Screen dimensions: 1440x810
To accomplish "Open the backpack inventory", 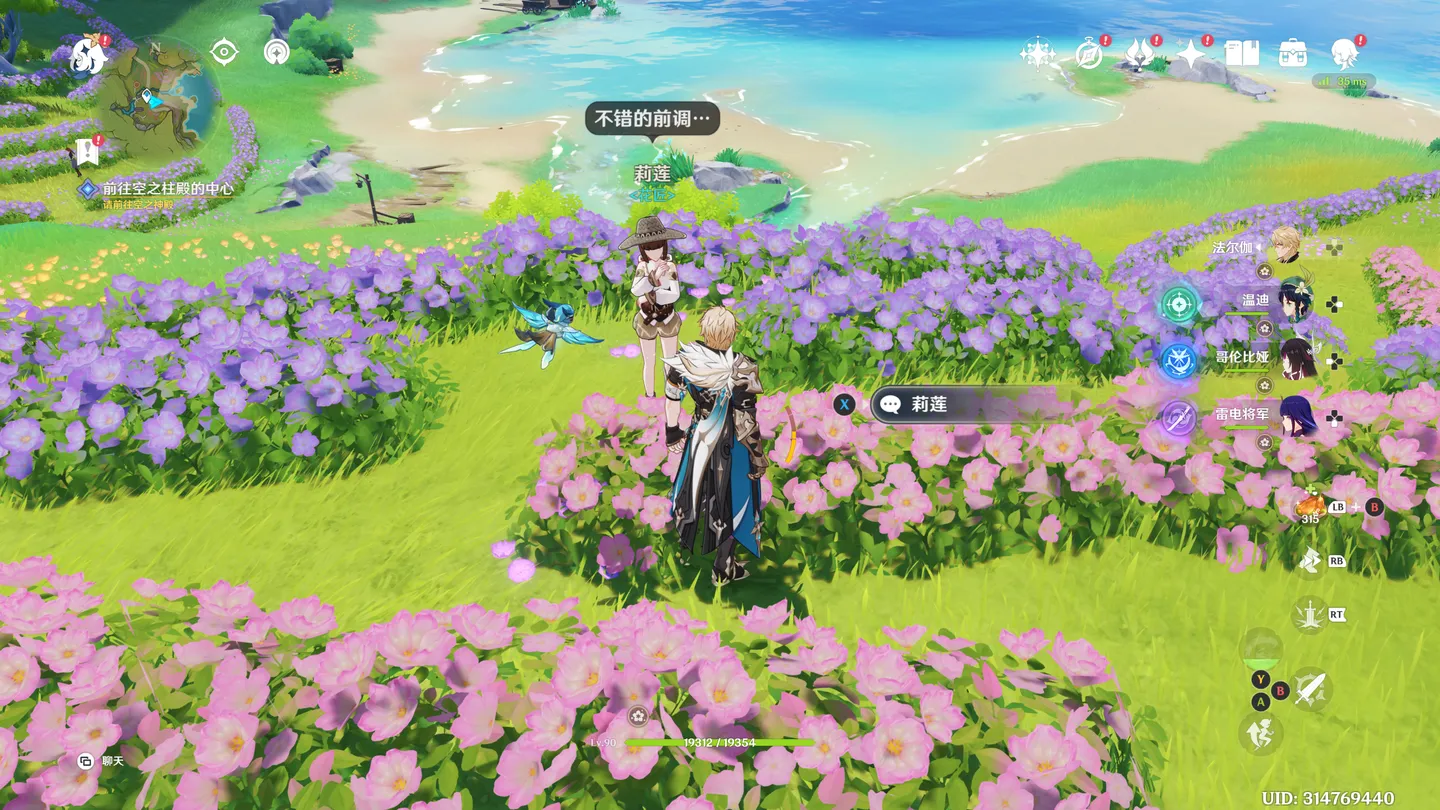I will 1293,54.
